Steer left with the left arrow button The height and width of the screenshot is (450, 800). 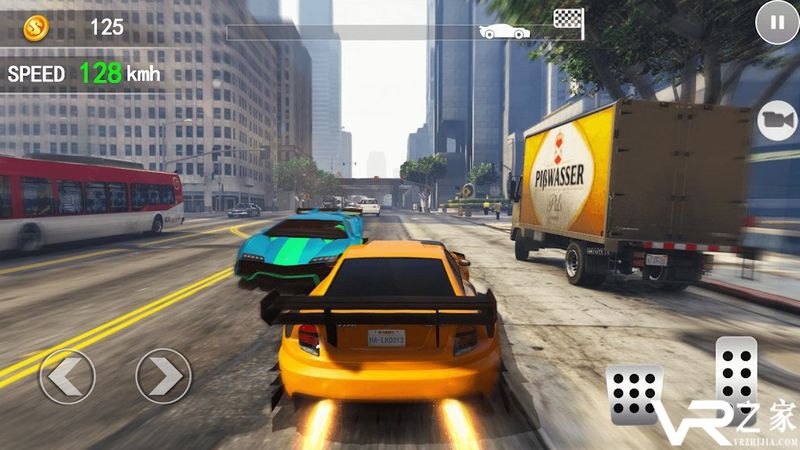tap(67, 376)
